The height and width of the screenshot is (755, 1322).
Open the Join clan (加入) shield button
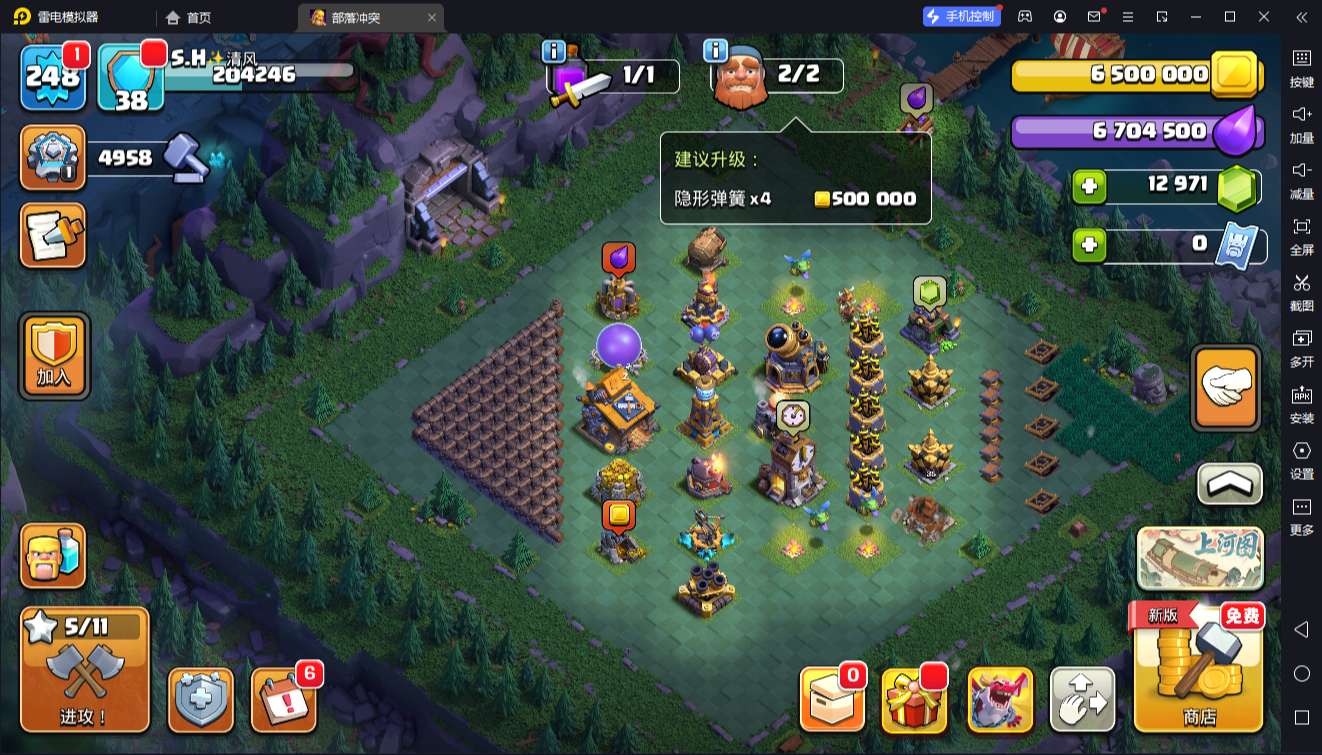point(54,356)
